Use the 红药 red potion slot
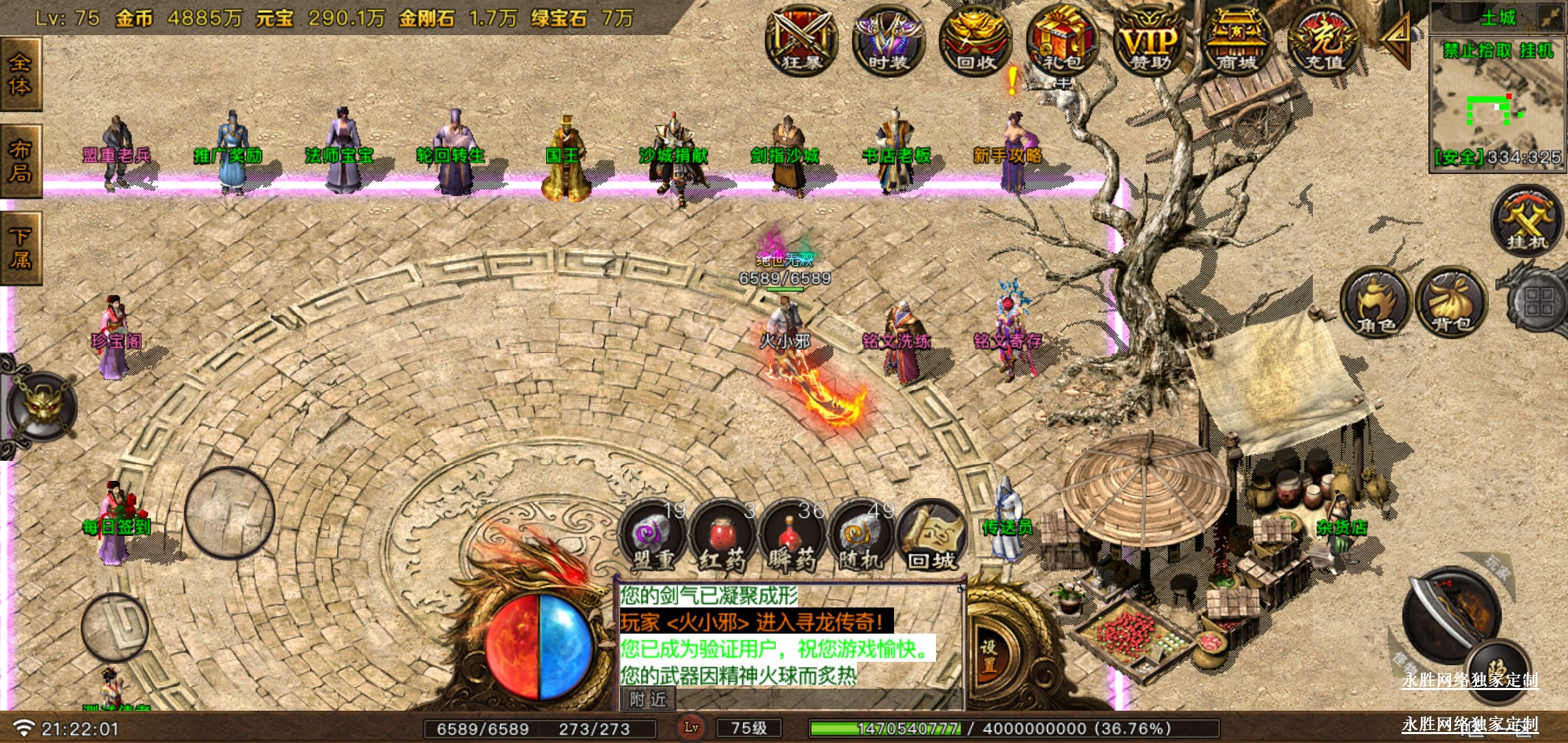Viewport: 1568px width, 743px height. click(722, 538)
